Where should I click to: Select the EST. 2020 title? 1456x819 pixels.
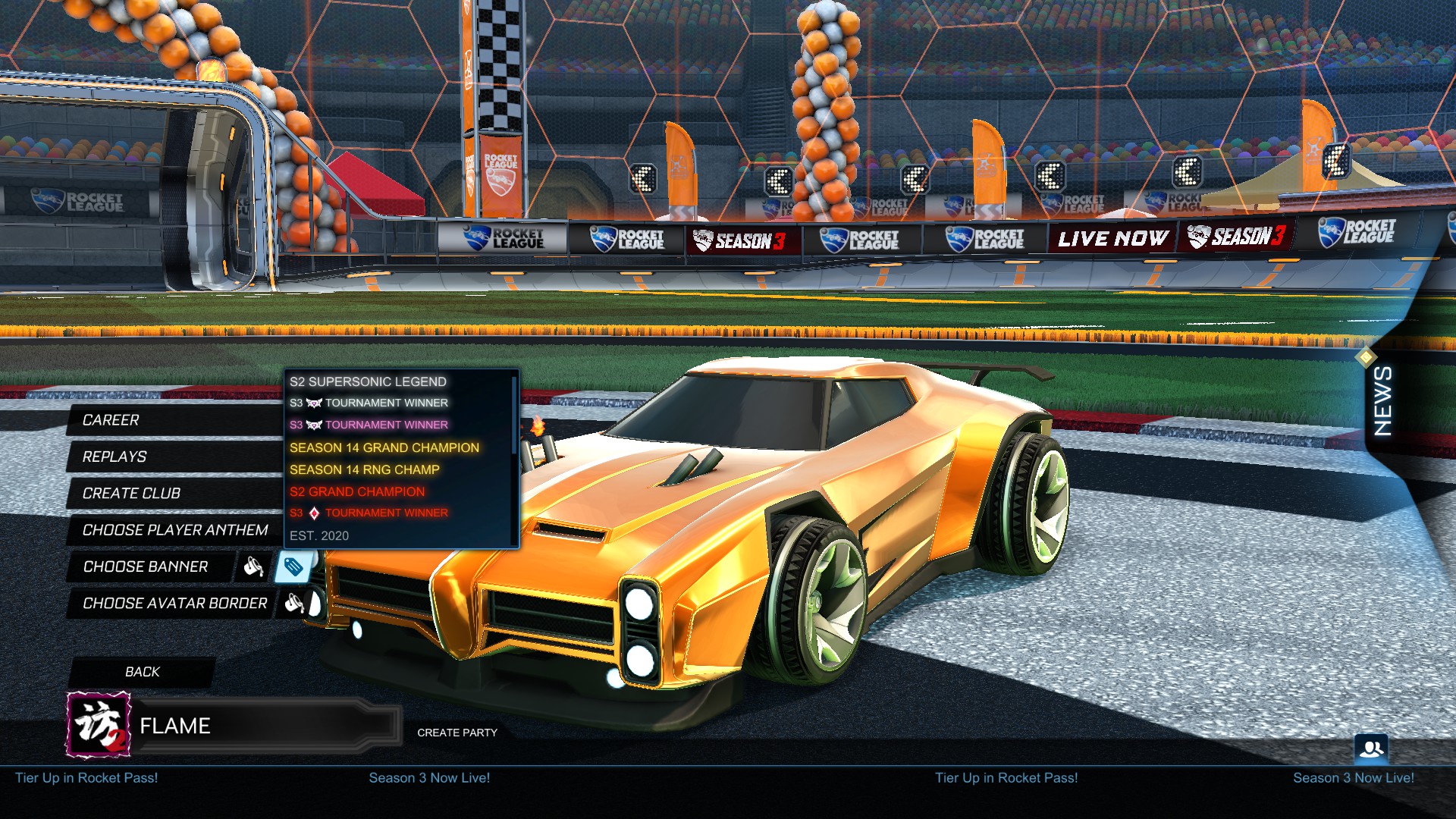tap(318, 535)
